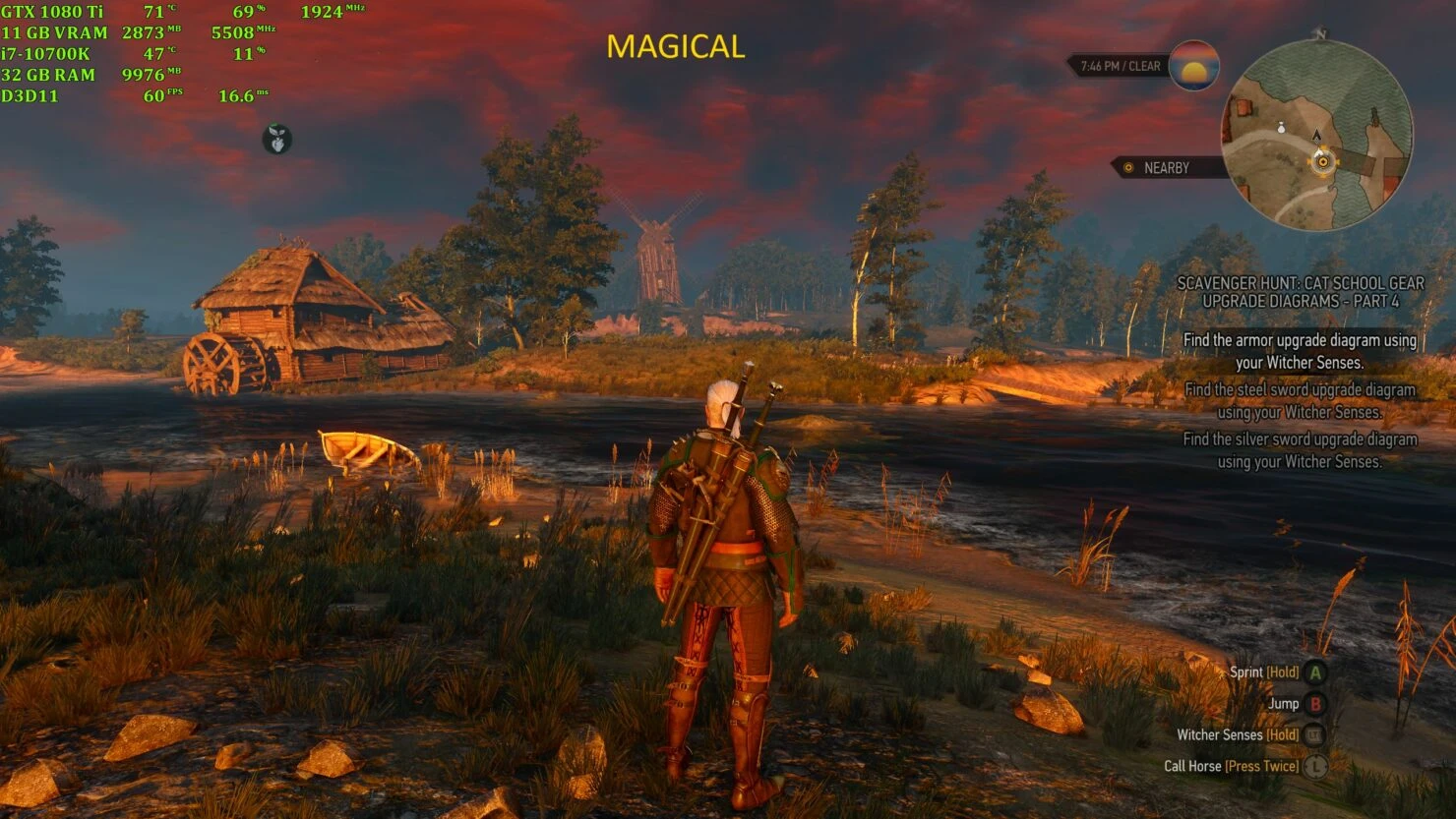The width and height of the screenshot is (1456, 819).
Task: Toggle tracking of the armor upgrade objective
Action: 1299,350
